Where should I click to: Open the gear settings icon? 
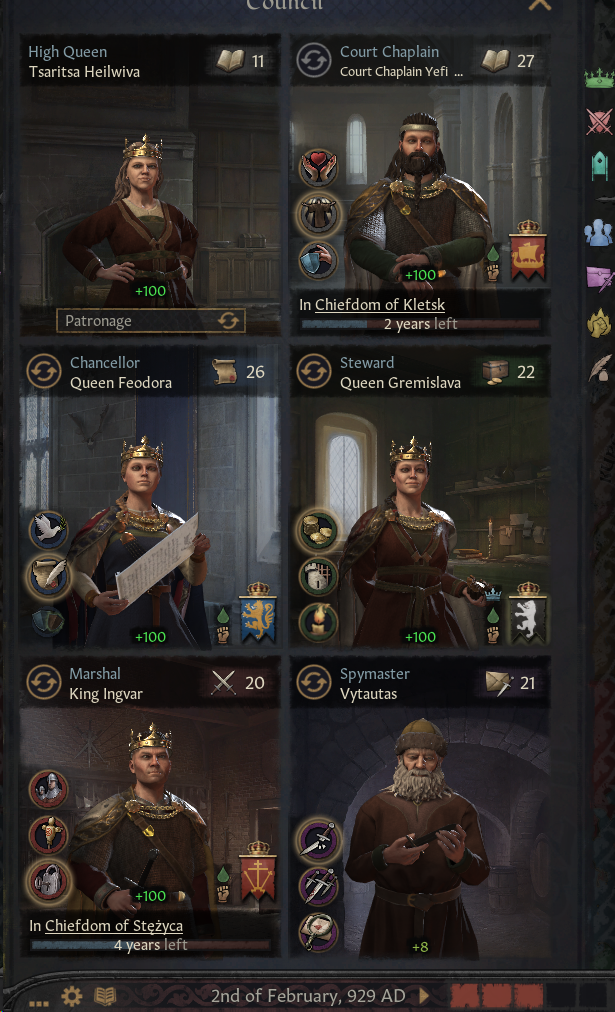pyautogui.click(x=71, y=996)
